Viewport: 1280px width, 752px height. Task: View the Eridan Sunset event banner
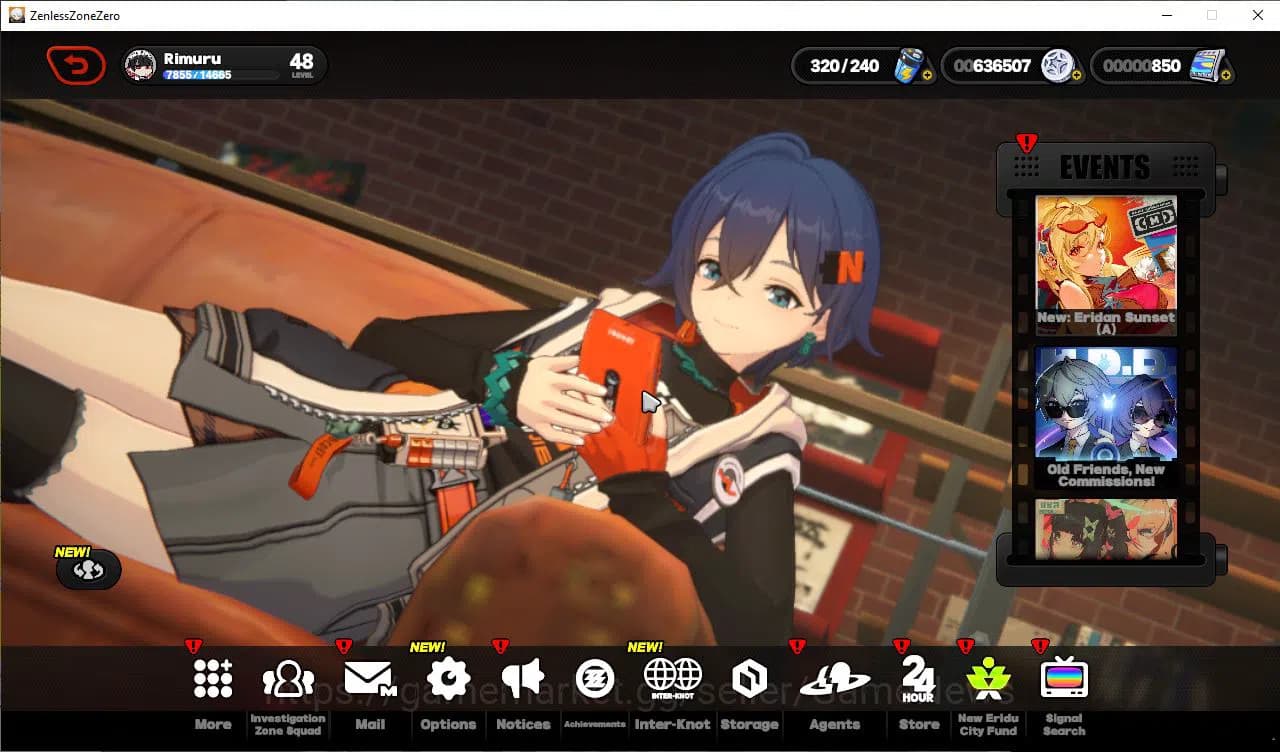(x=1105, y=260)
